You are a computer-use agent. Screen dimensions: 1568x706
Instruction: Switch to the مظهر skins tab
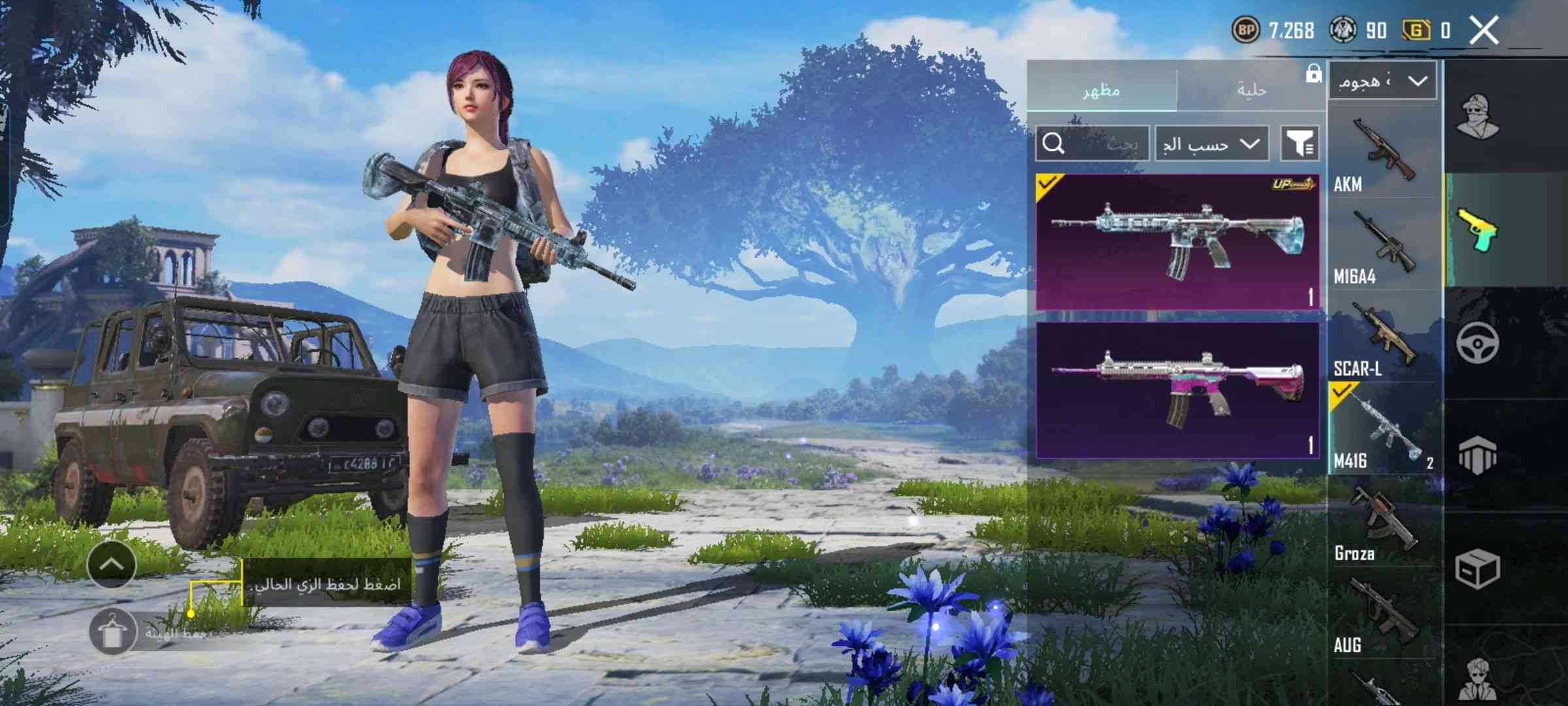tap(1102, 89)
